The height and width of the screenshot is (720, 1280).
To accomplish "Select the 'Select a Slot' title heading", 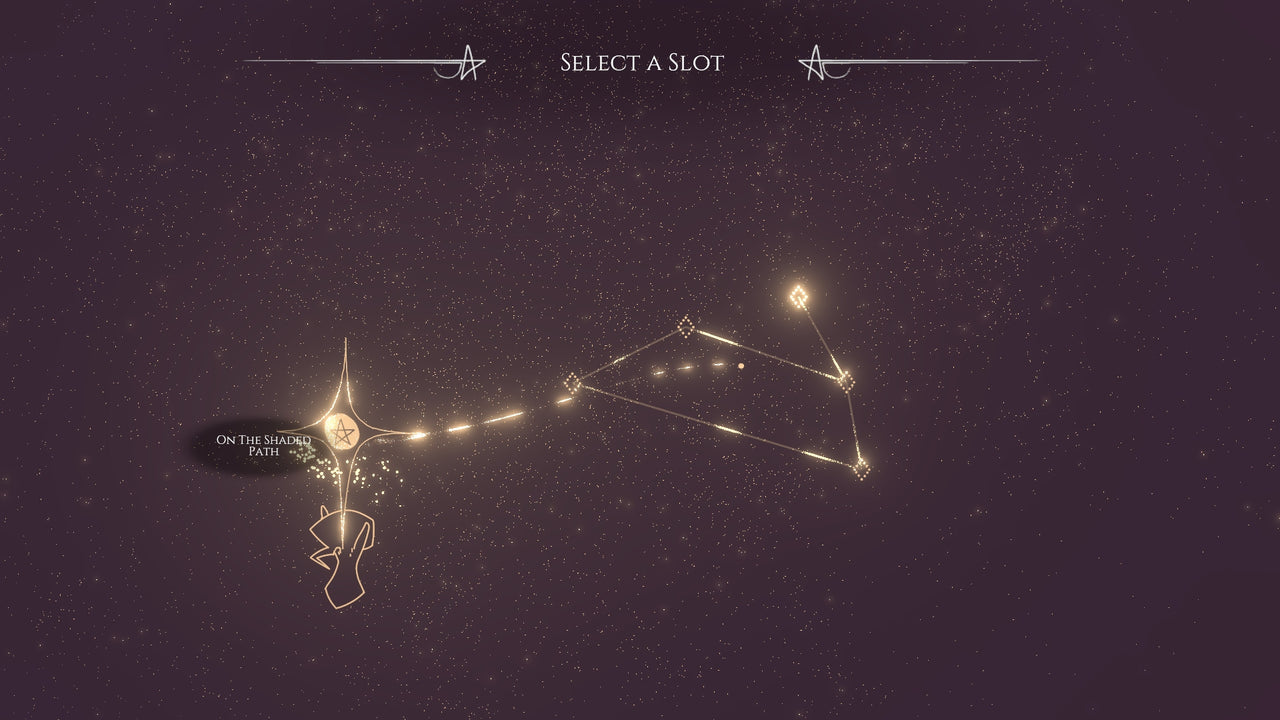I will (x=642, y=60).
